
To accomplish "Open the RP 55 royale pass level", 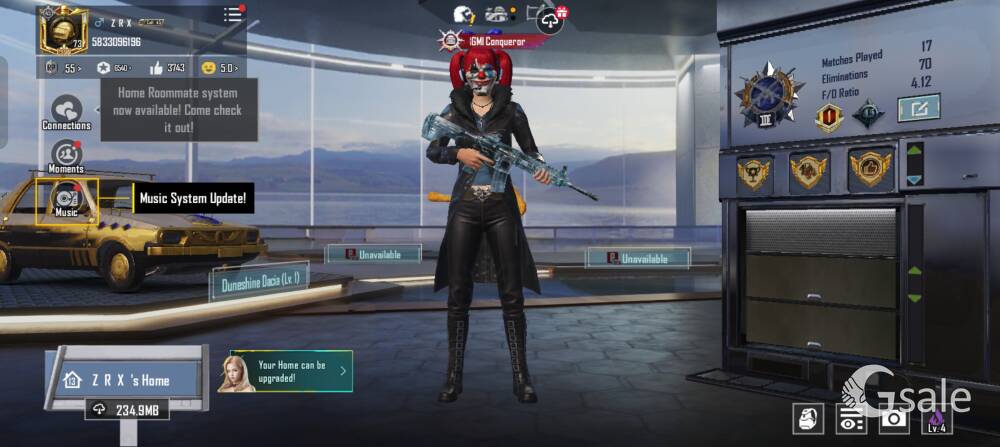I will [63, 68].
